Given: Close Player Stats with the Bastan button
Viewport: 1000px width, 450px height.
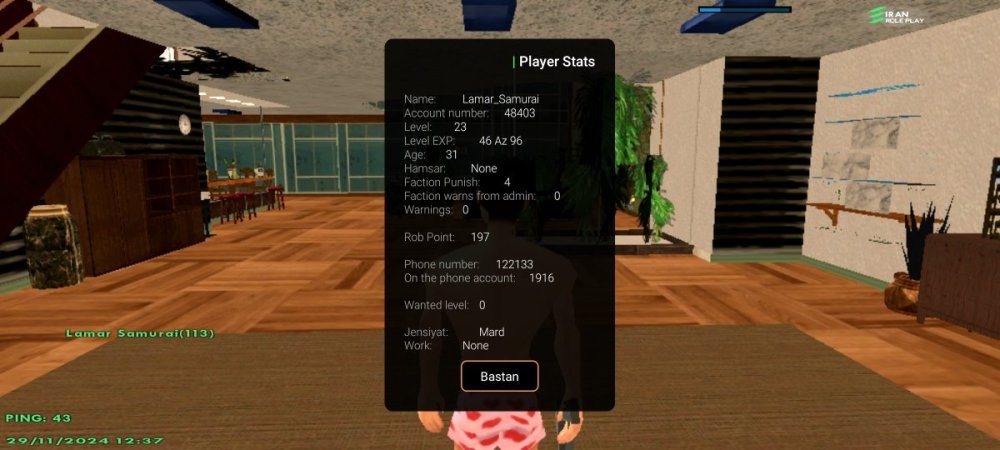Looking at the screenshot, I should (499, 376).
